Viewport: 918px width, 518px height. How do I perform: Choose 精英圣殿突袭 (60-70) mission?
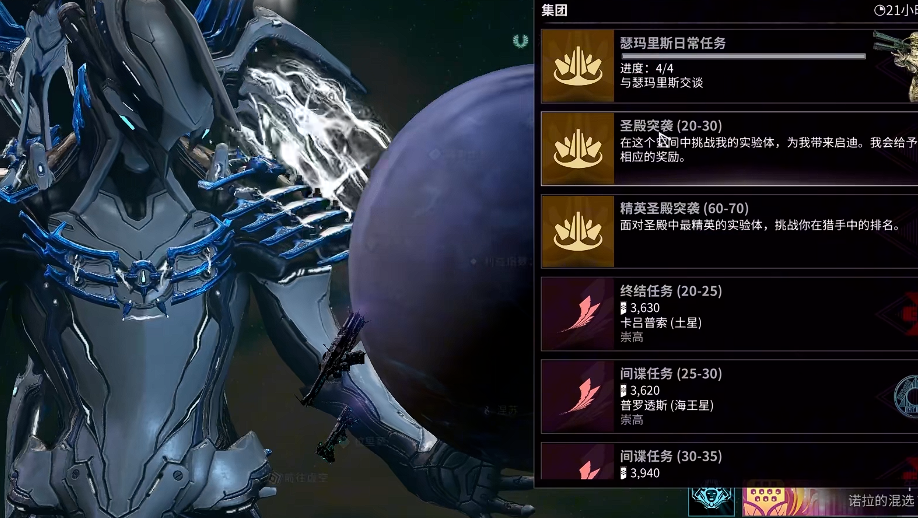[x=728, y=231]
